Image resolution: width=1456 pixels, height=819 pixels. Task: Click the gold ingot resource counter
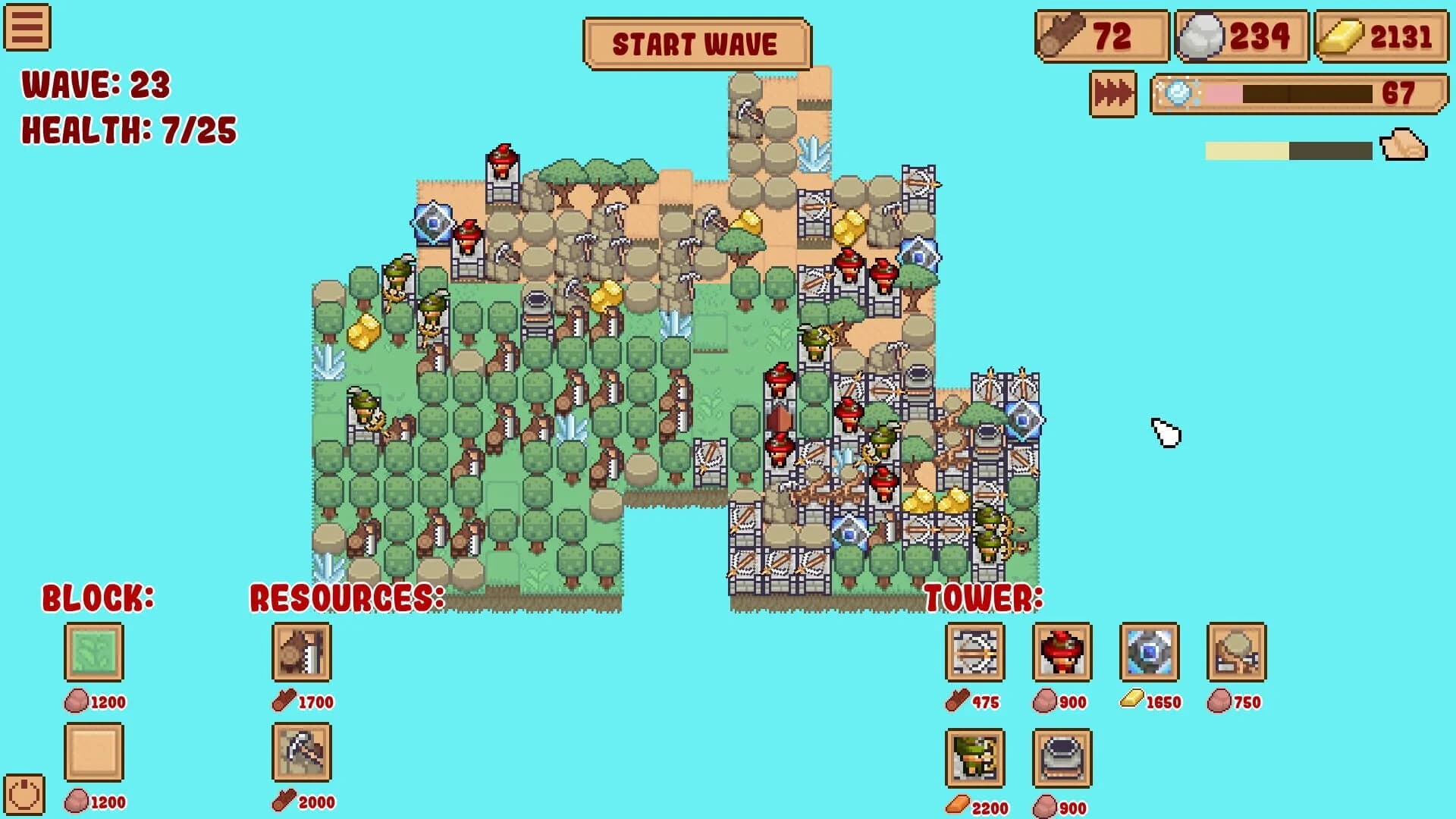1384,34
